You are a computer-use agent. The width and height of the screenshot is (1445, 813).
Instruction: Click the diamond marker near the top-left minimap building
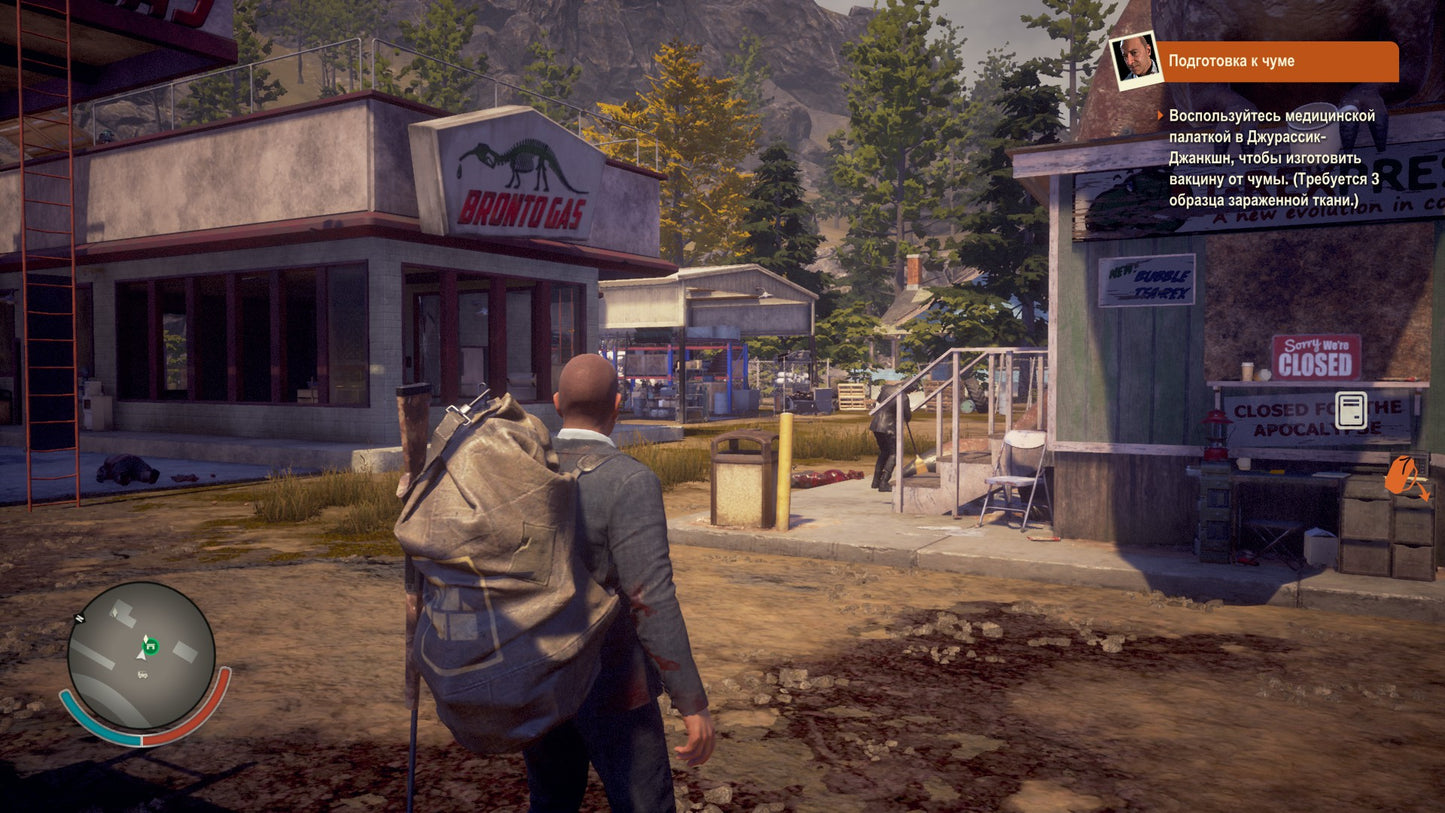tap(115, 611)
